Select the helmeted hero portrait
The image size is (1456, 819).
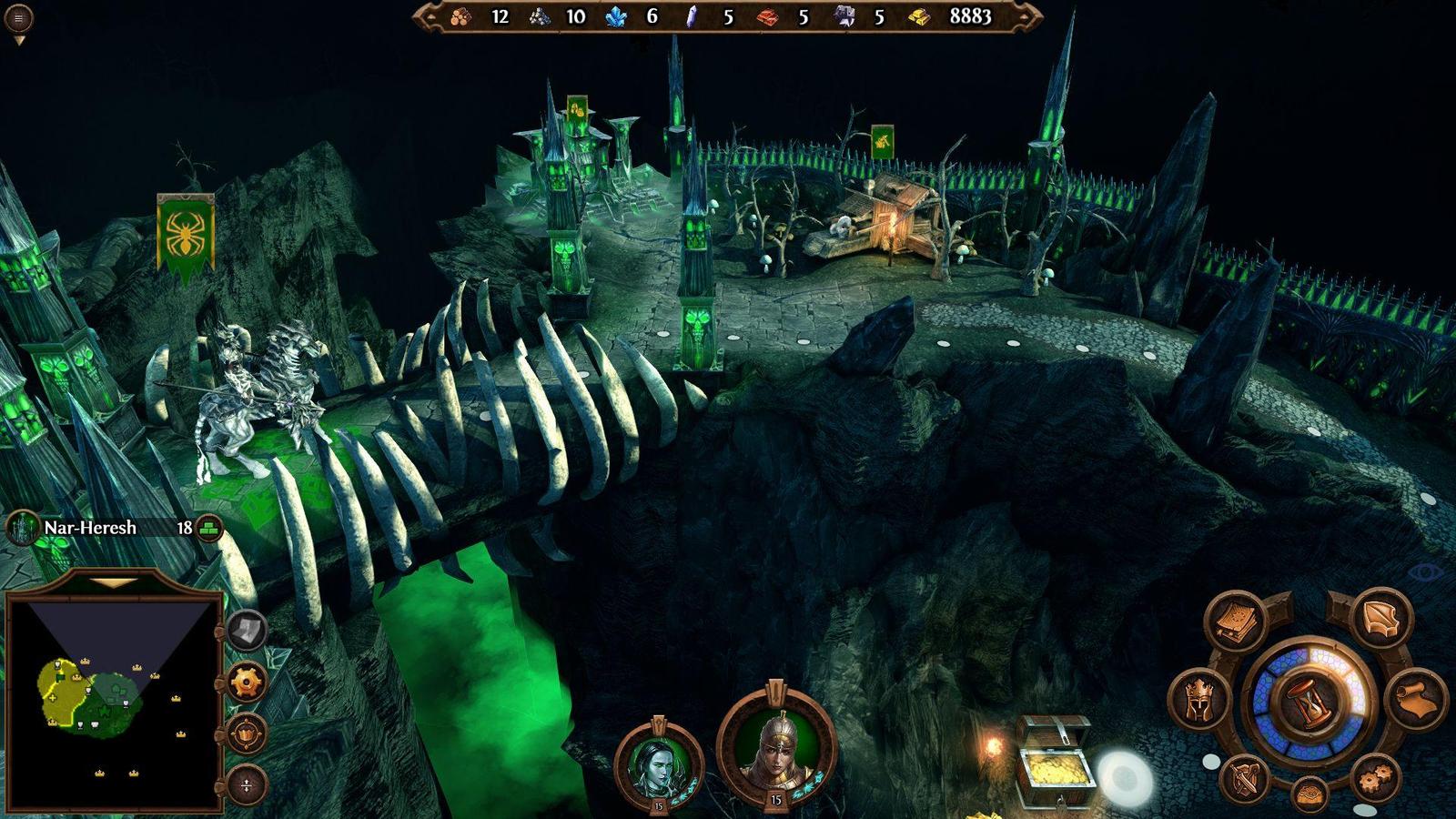[775, 746]
